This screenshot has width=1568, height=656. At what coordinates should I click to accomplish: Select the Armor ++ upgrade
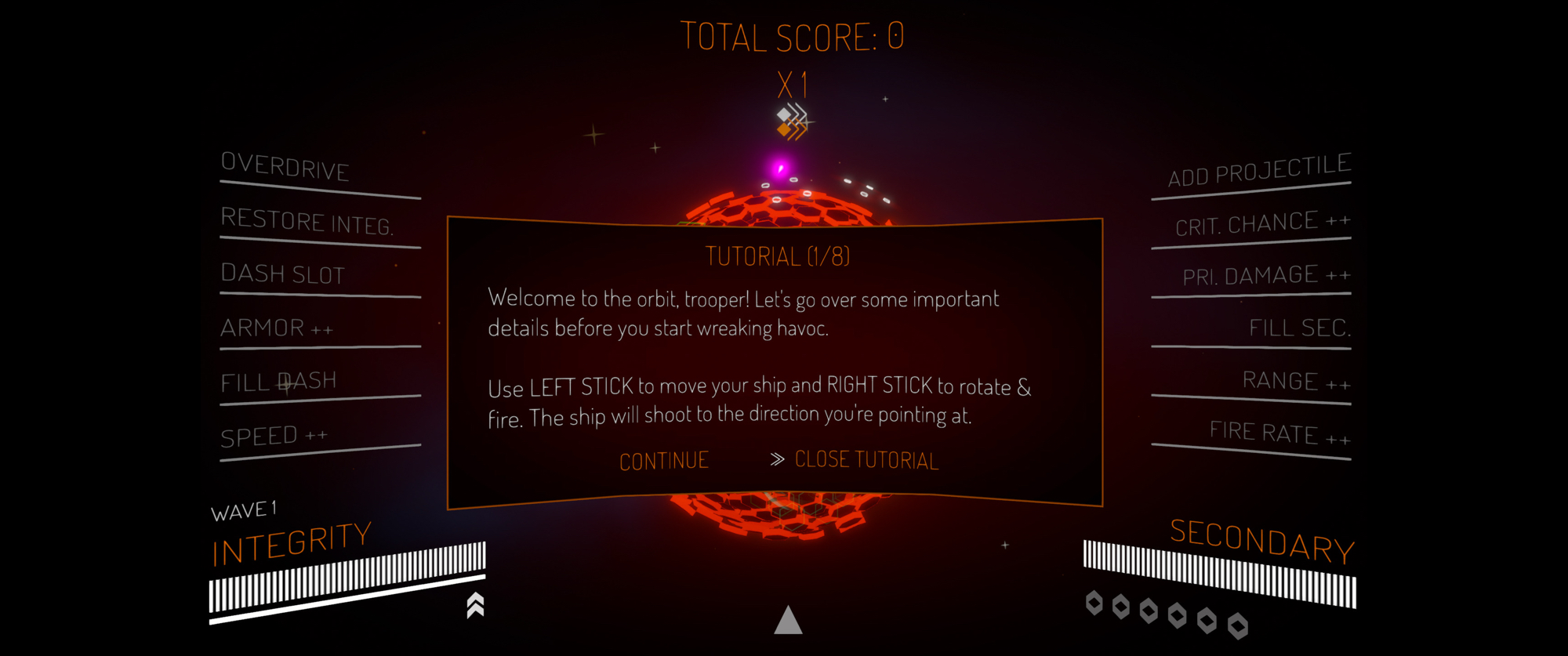[x=277, y=328]
